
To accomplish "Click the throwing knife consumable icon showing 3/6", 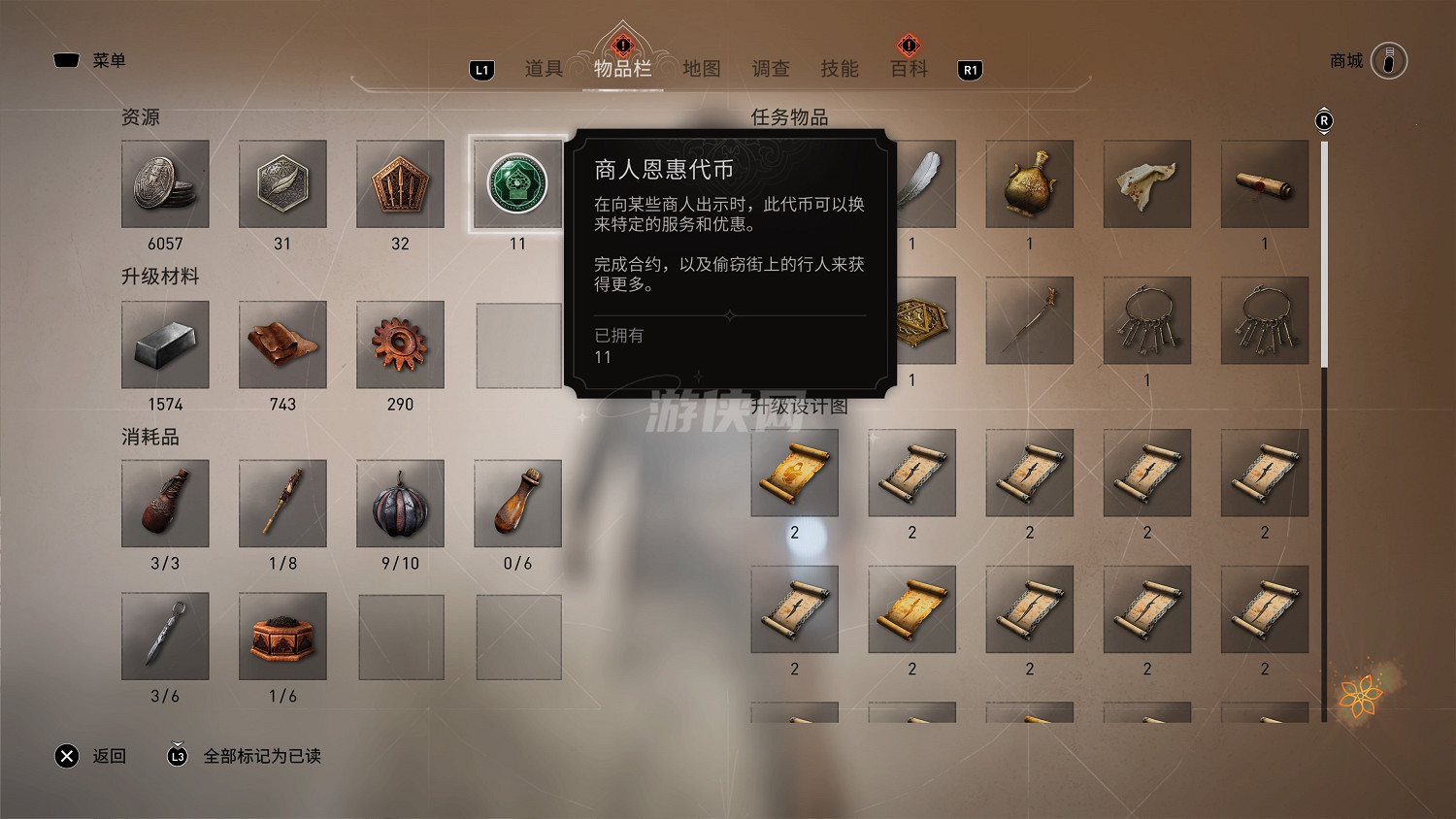I will pyautogui.click(x=165, y=637).
